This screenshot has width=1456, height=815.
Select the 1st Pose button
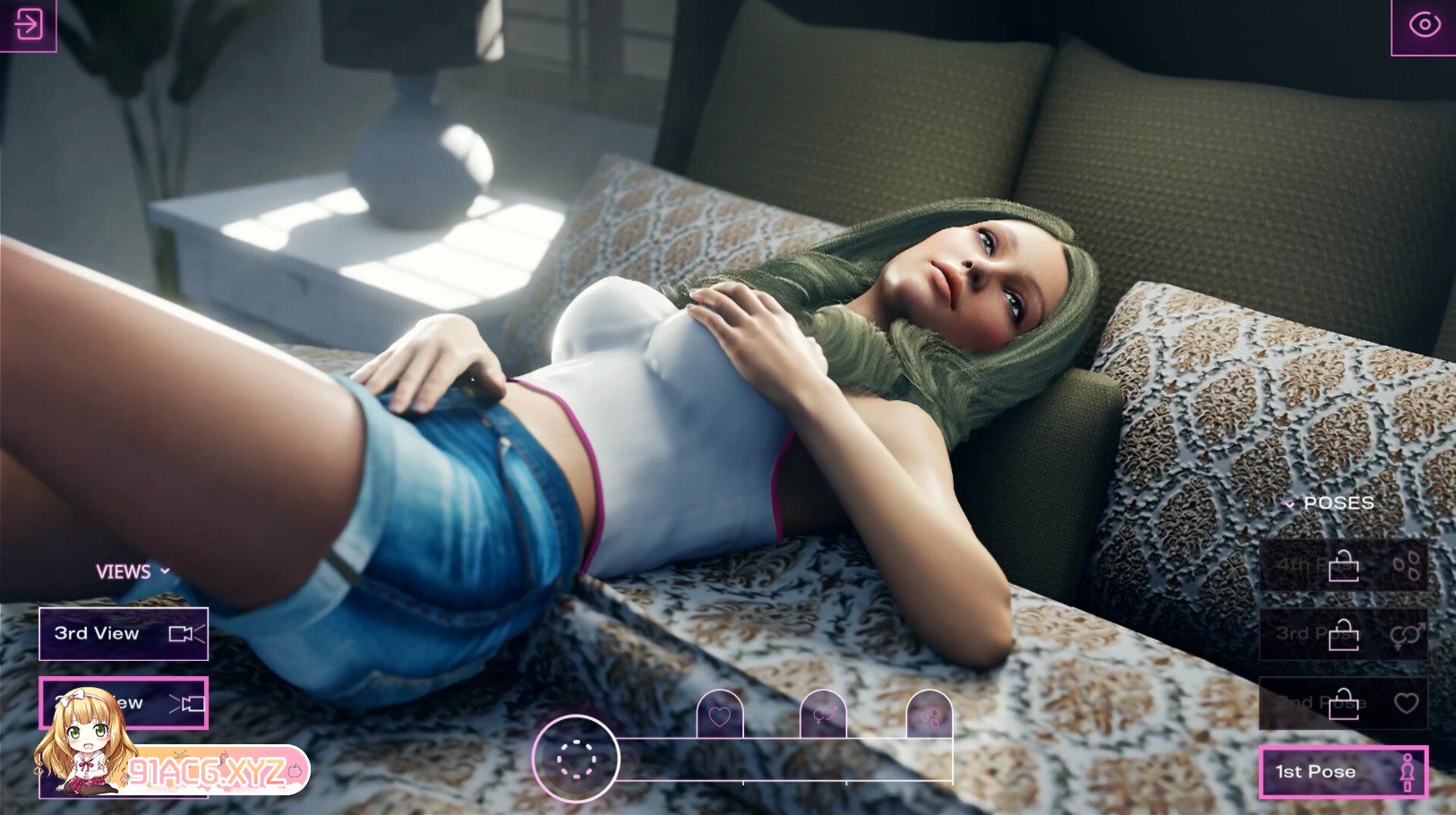1342,772
